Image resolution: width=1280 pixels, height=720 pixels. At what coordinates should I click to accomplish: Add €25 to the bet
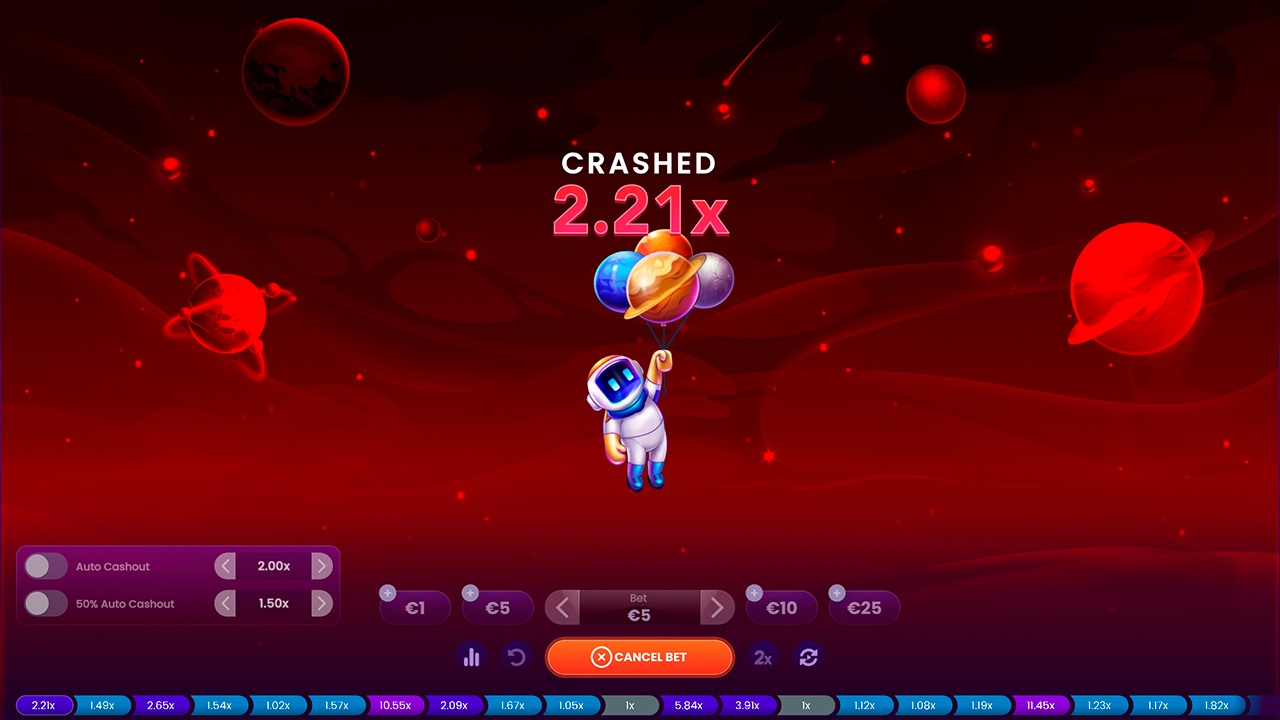(864, 607)
